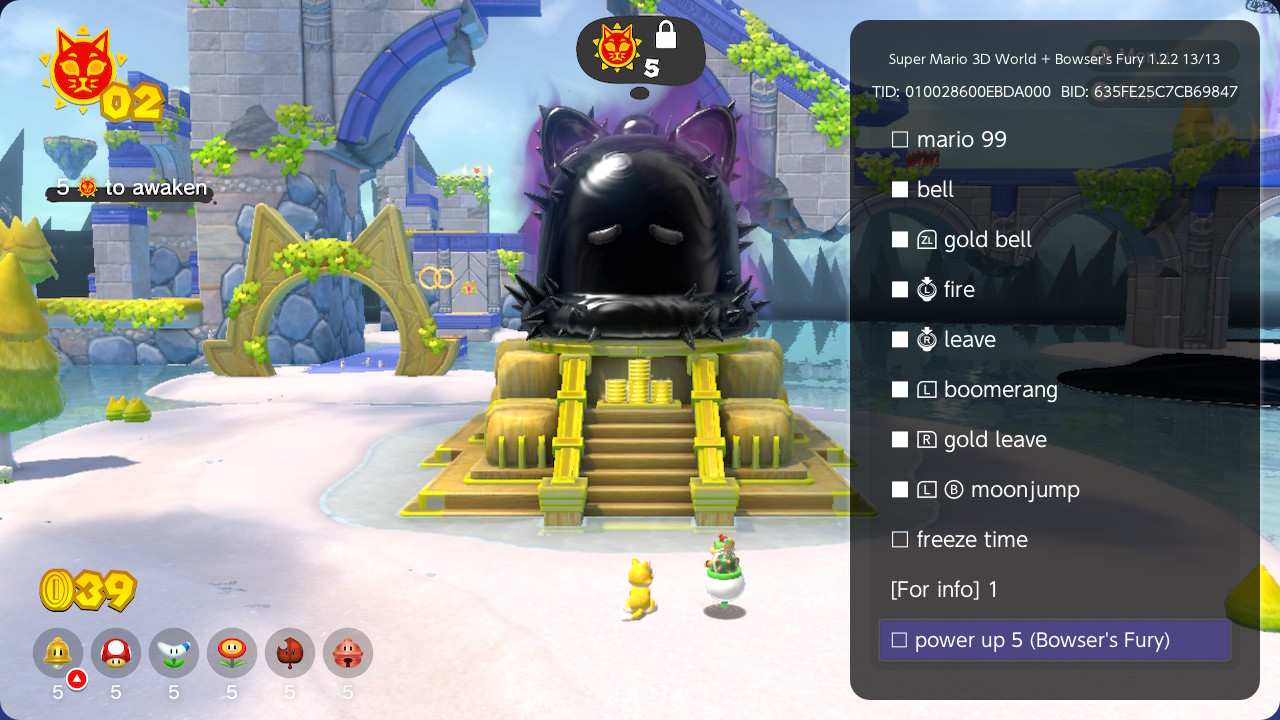Click the red upgrade arrow on Super Bell

(76, 677)
